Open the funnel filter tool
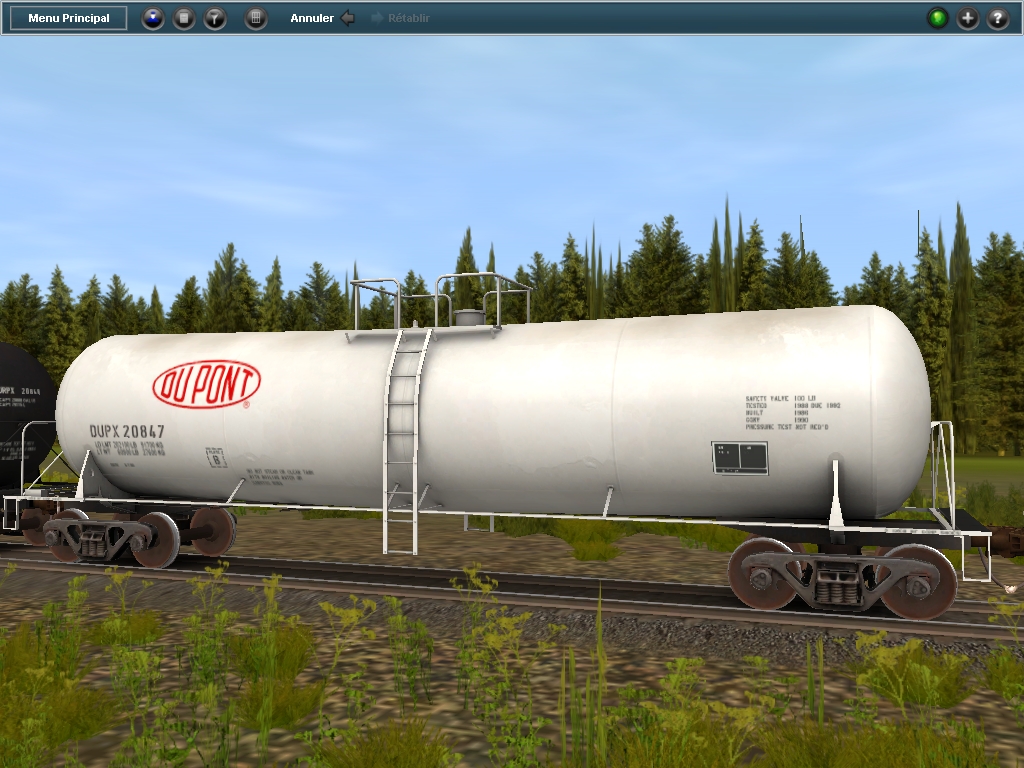1024x768 pixels. (215, 18)
